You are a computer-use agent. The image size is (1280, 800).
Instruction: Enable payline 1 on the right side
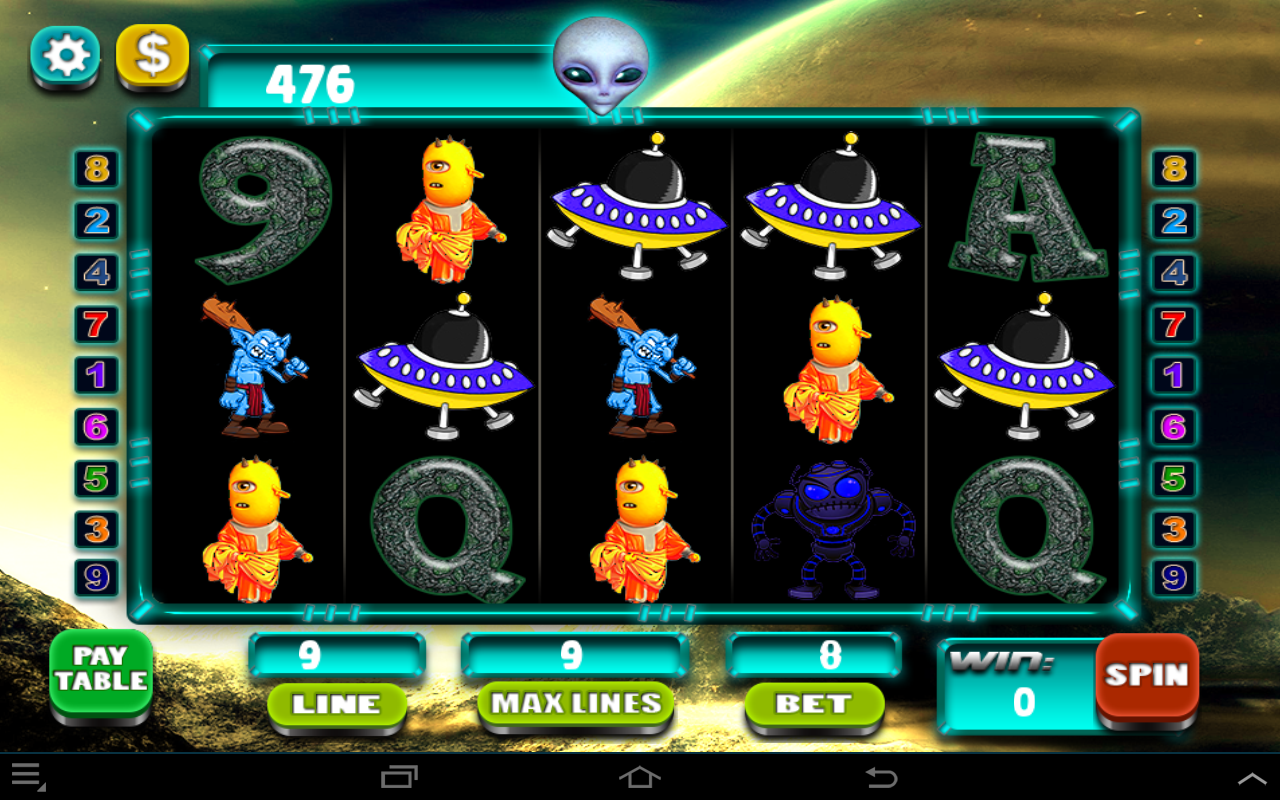1172,376
